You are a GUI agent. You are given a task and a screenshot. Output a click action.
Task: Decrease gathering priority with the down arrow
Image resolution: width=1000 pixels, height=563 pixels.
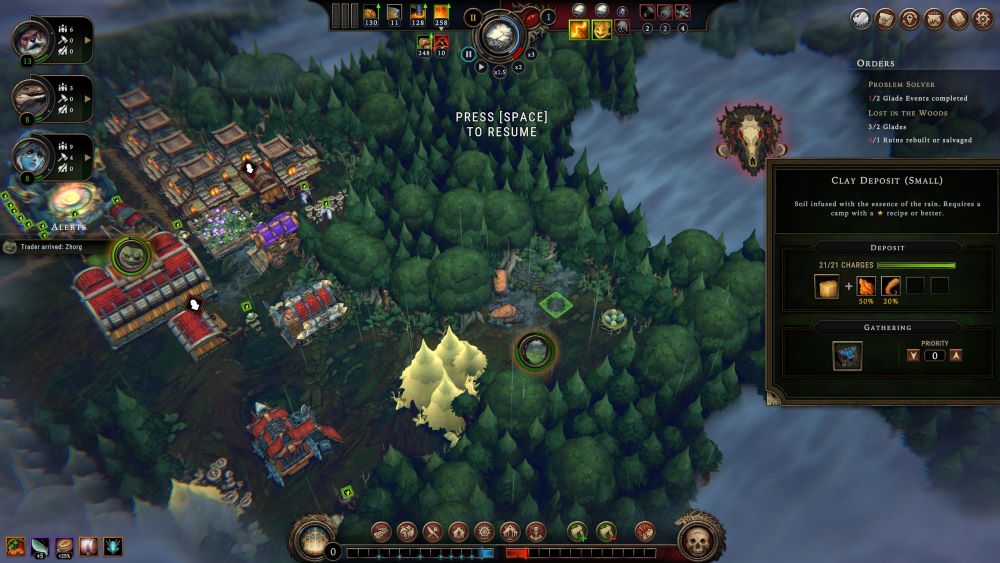[911, 355]
